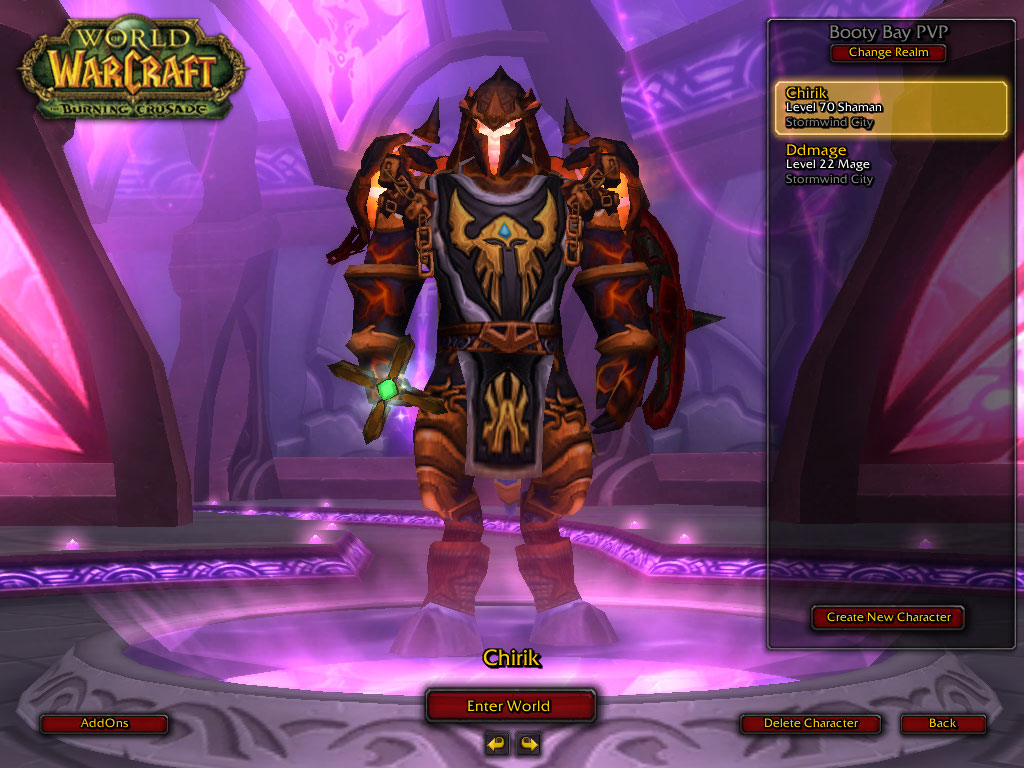Open the AddOns list

point(104,723)
